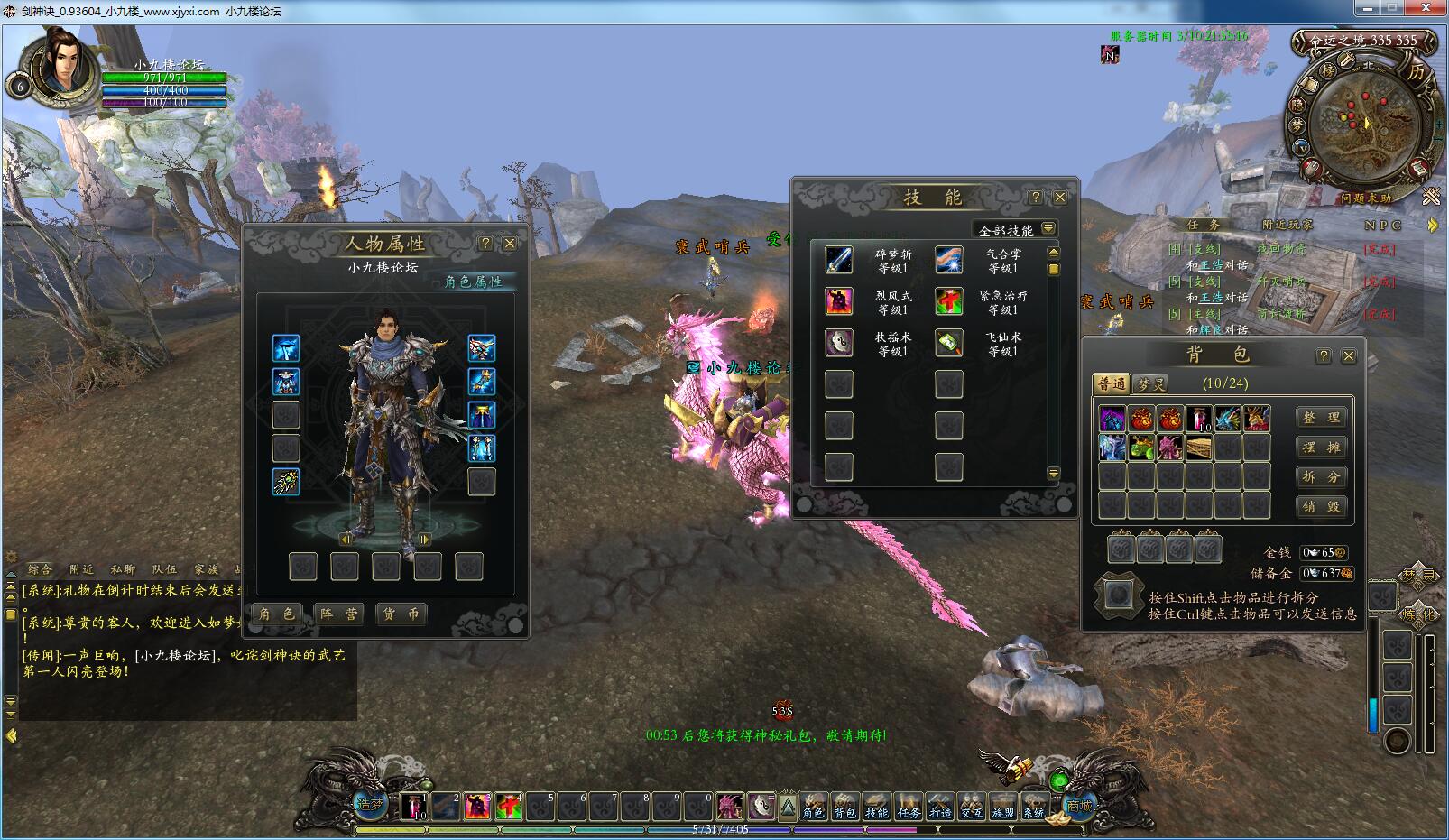Open the 货币 currency tab
The height and width of the screenshot is (840, 1449).
[401, 614]
